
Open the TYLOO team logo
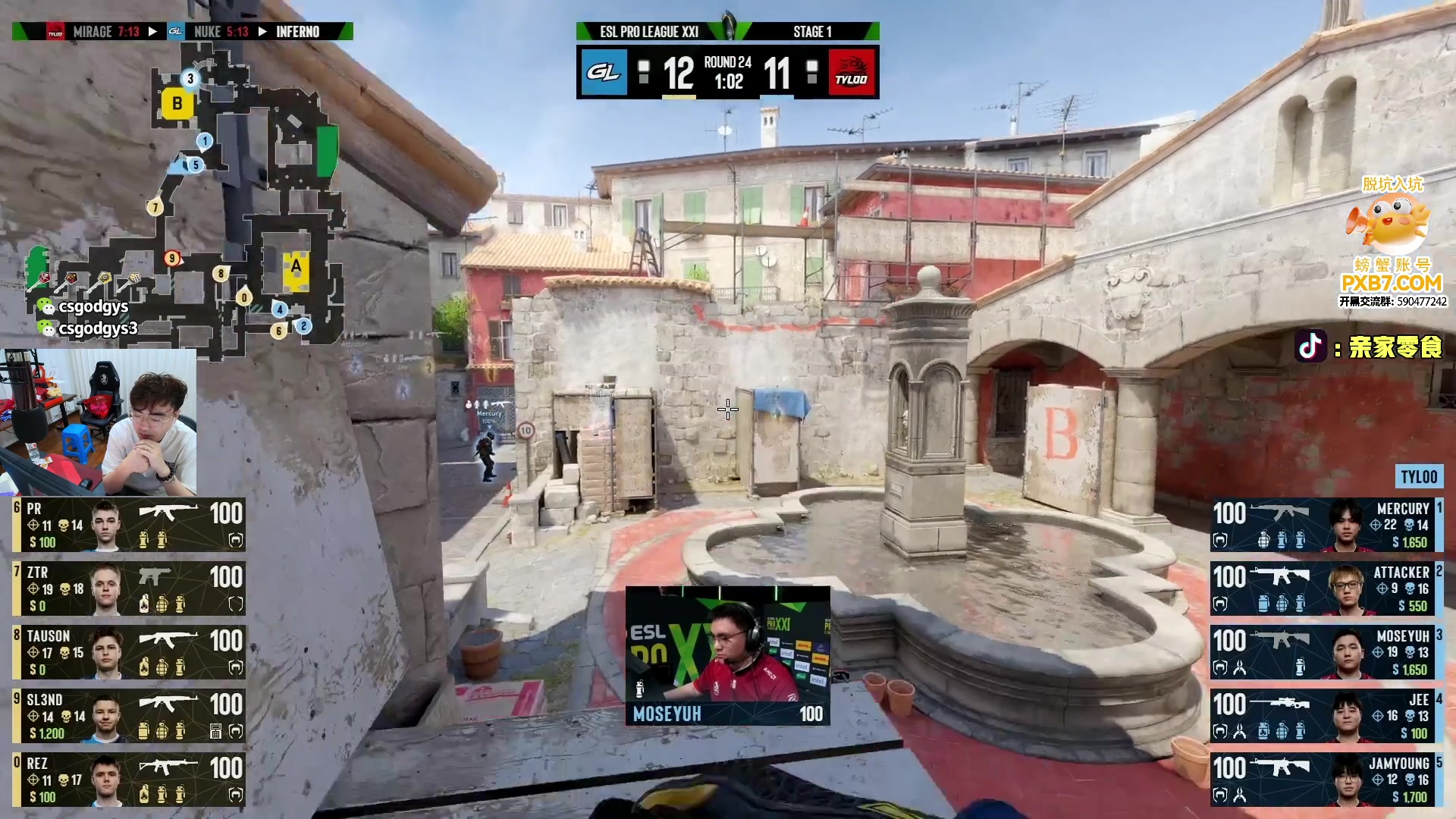click(852, 73)
